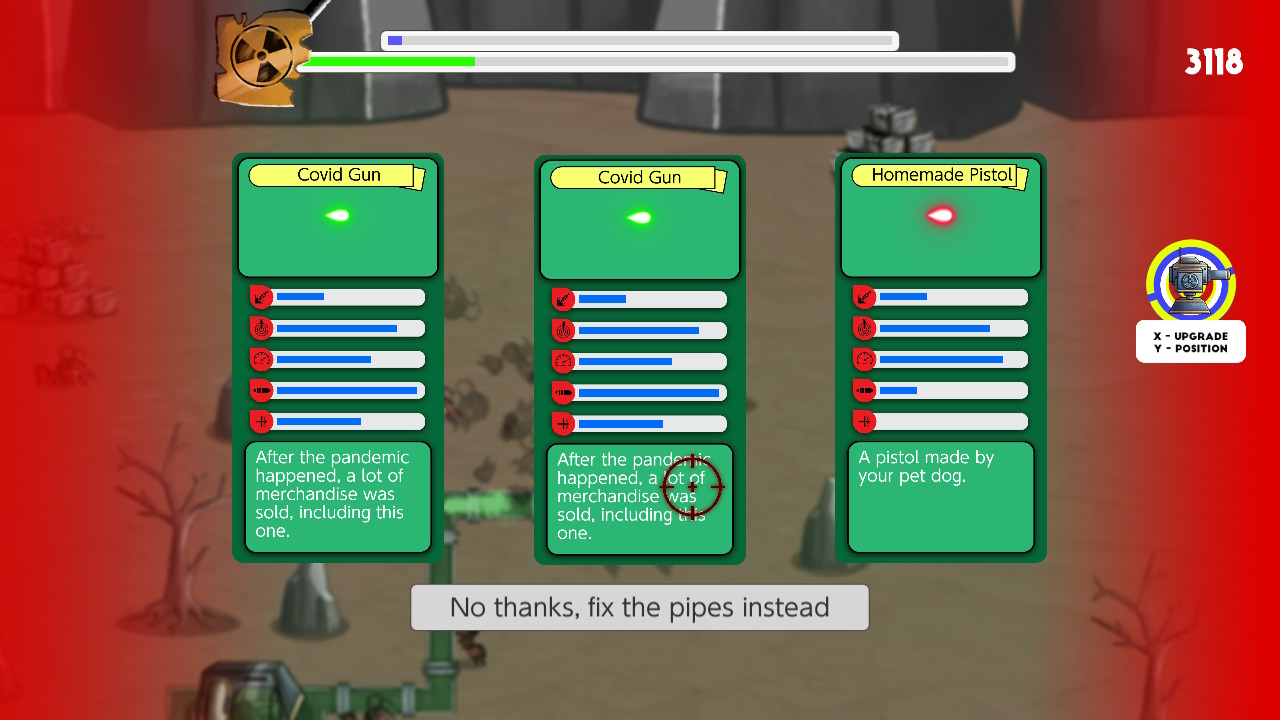Click the Covid Gun title banner on left card
Image resolution: width=1280 pixels, height=720 pixels.
[337, 175]
